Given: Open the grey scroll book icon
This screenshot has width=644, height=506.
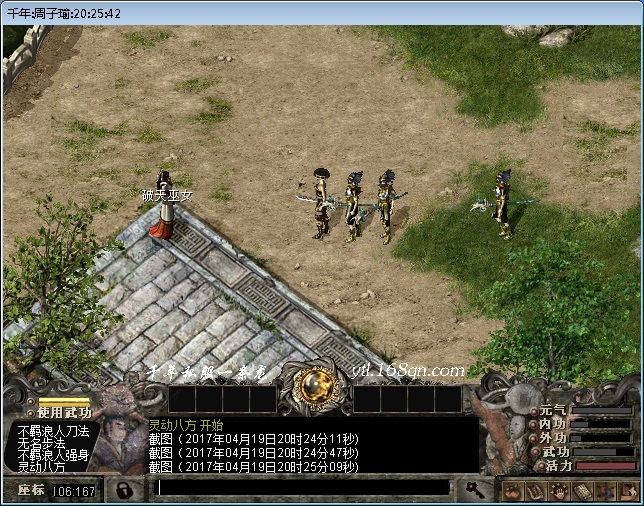Looking at the screenshot, I should click(x=581, y=490).
